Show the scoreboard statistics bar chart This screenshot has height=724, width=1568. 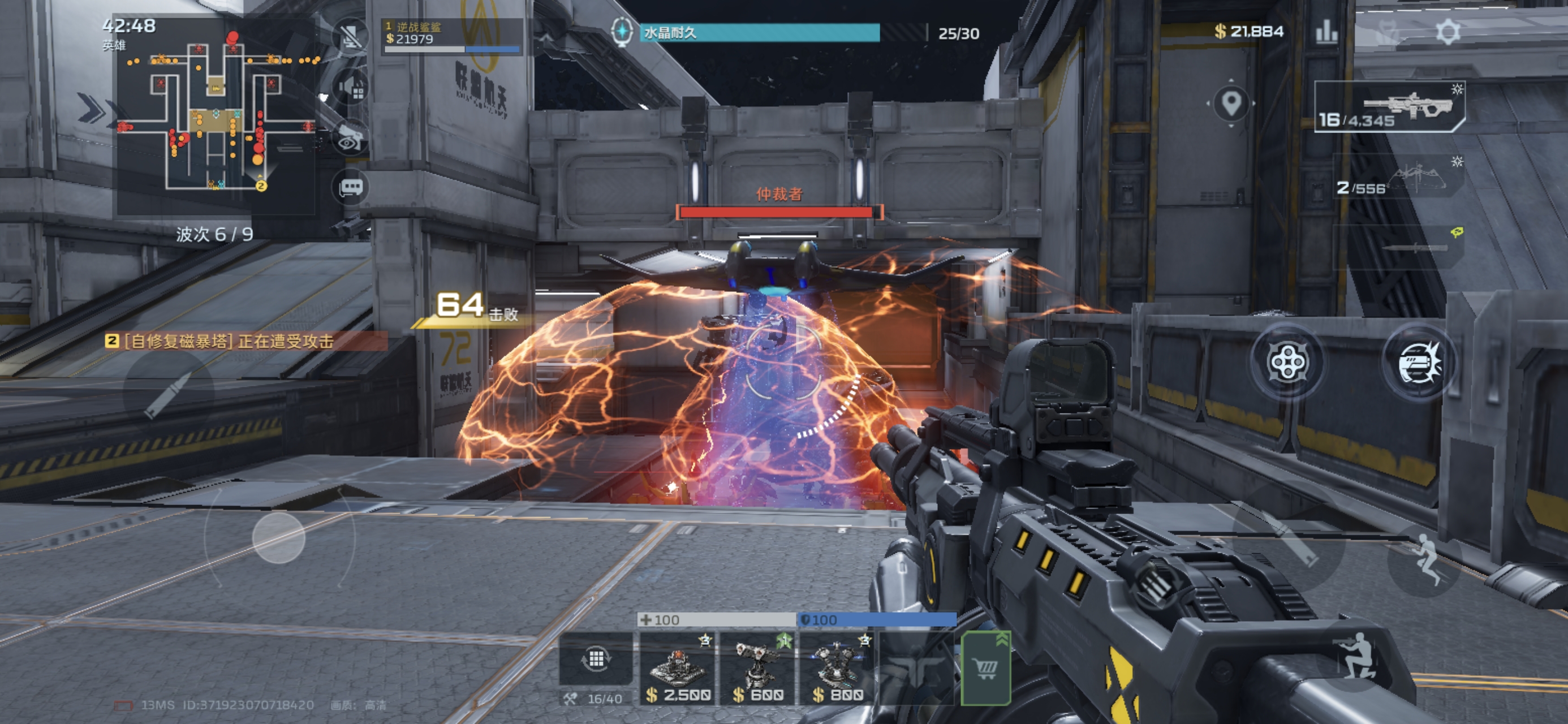click(1326, 32)
